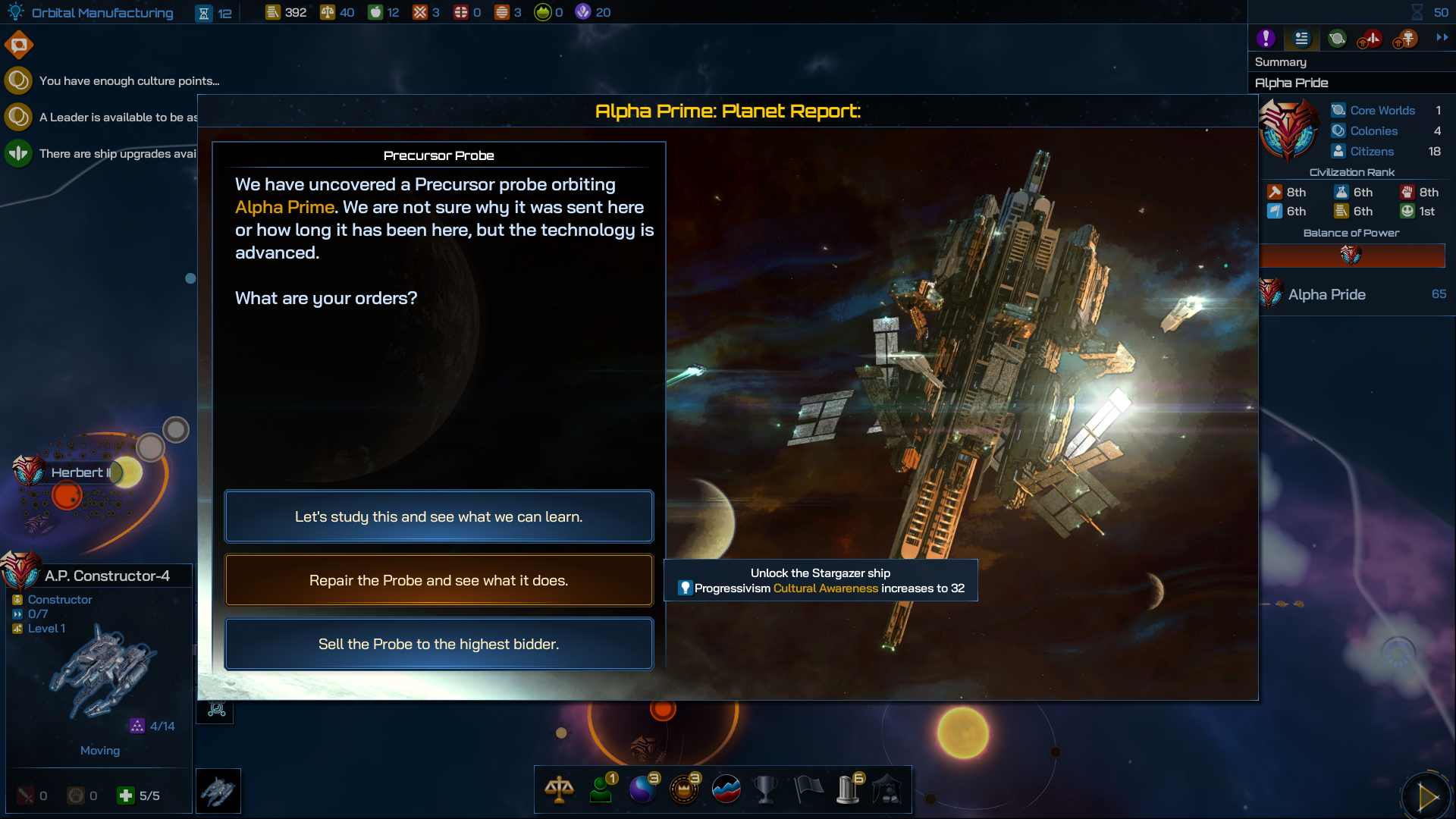The image size is (1456, 819).
Task: Switch to the purple exclamation alerts tab
Action: pos(1266,38)
